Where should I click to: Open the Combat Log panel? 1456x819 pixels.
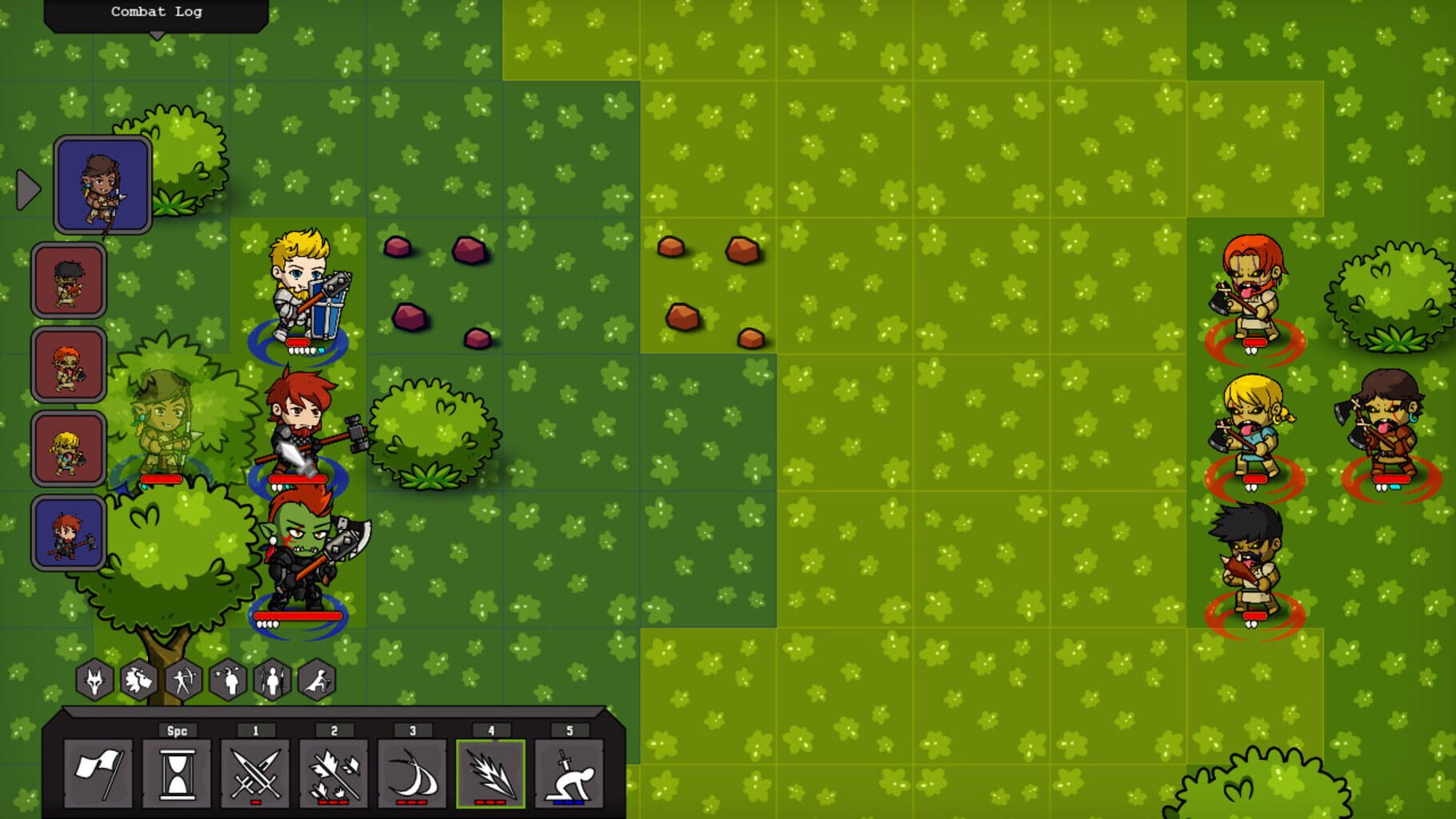coord(157,12)
